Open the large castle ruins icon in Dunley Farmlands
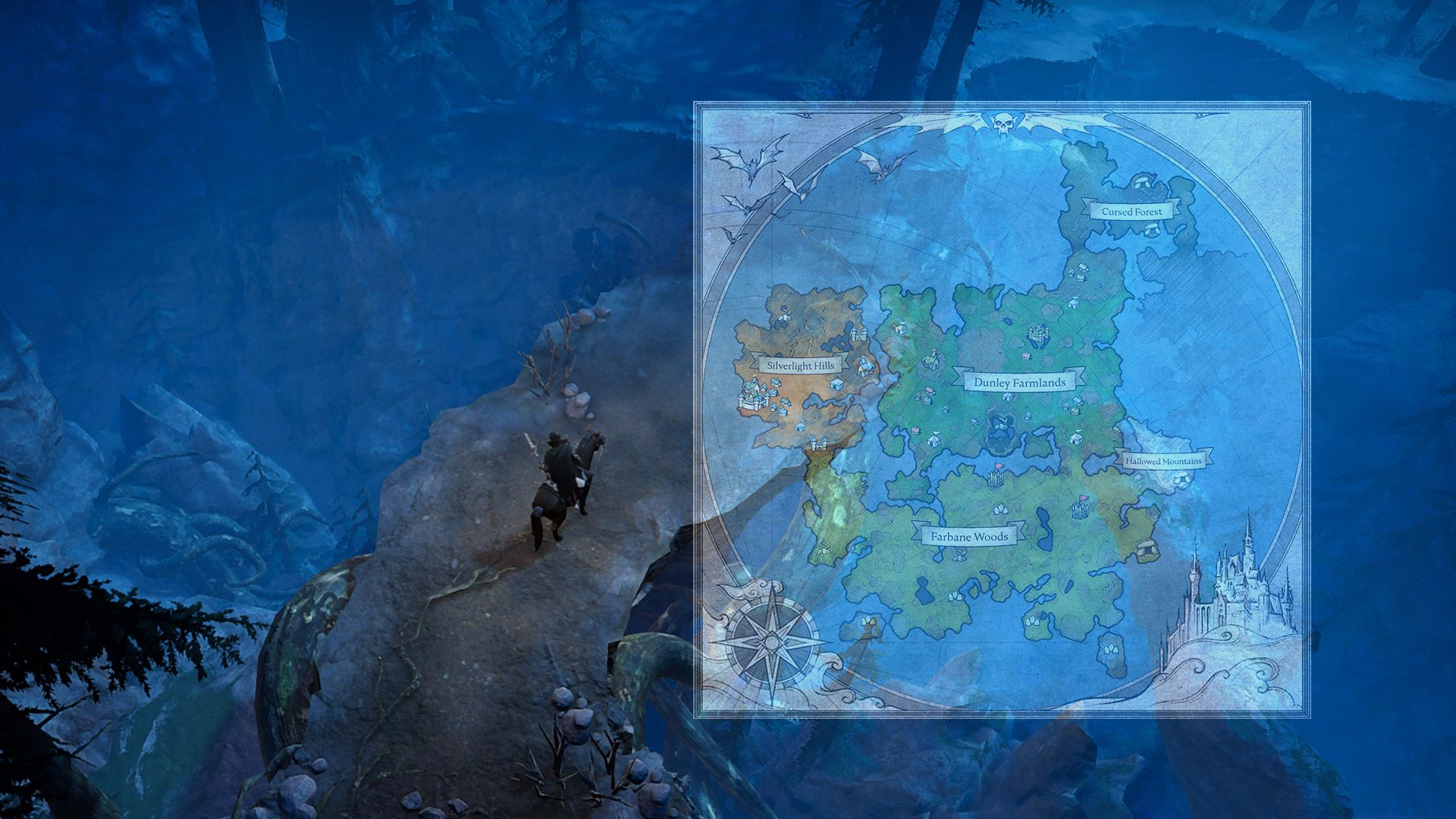Viewport: 1456px width, 819px height. click(x=1038, y=333)
